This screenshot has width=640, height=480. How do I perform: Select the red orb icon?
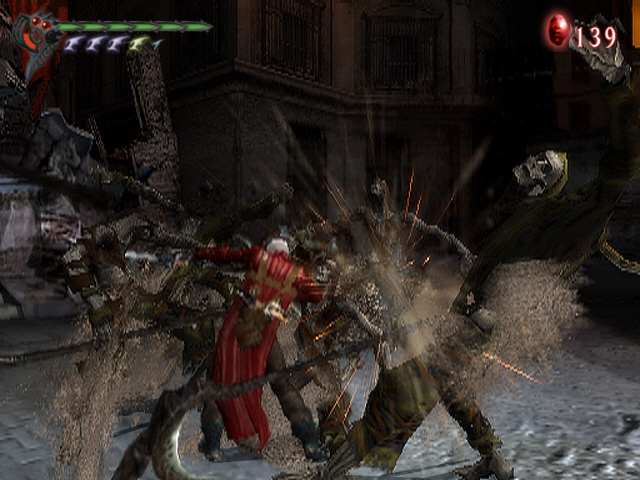558,33
